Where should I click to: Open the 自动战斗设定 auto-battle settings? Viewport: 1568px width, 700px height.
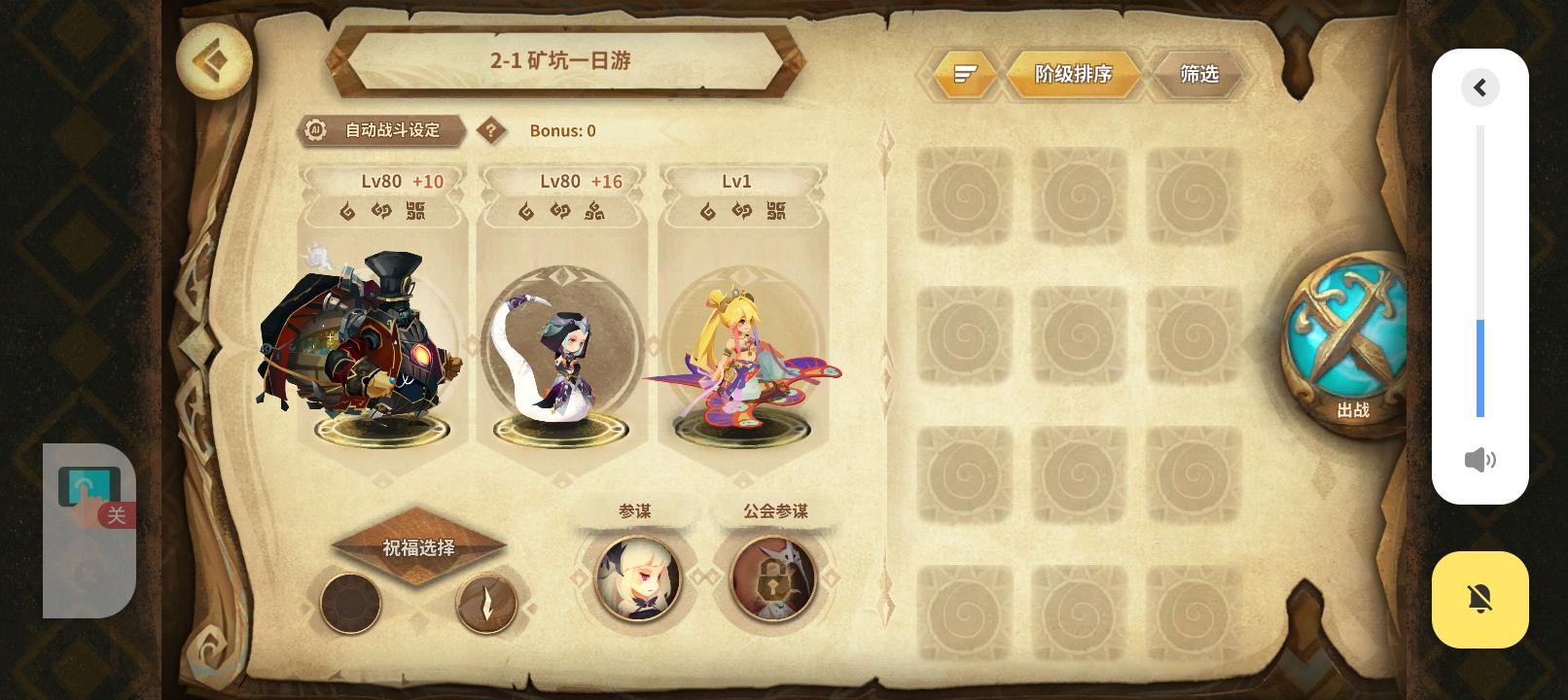(x=381, y=130)
